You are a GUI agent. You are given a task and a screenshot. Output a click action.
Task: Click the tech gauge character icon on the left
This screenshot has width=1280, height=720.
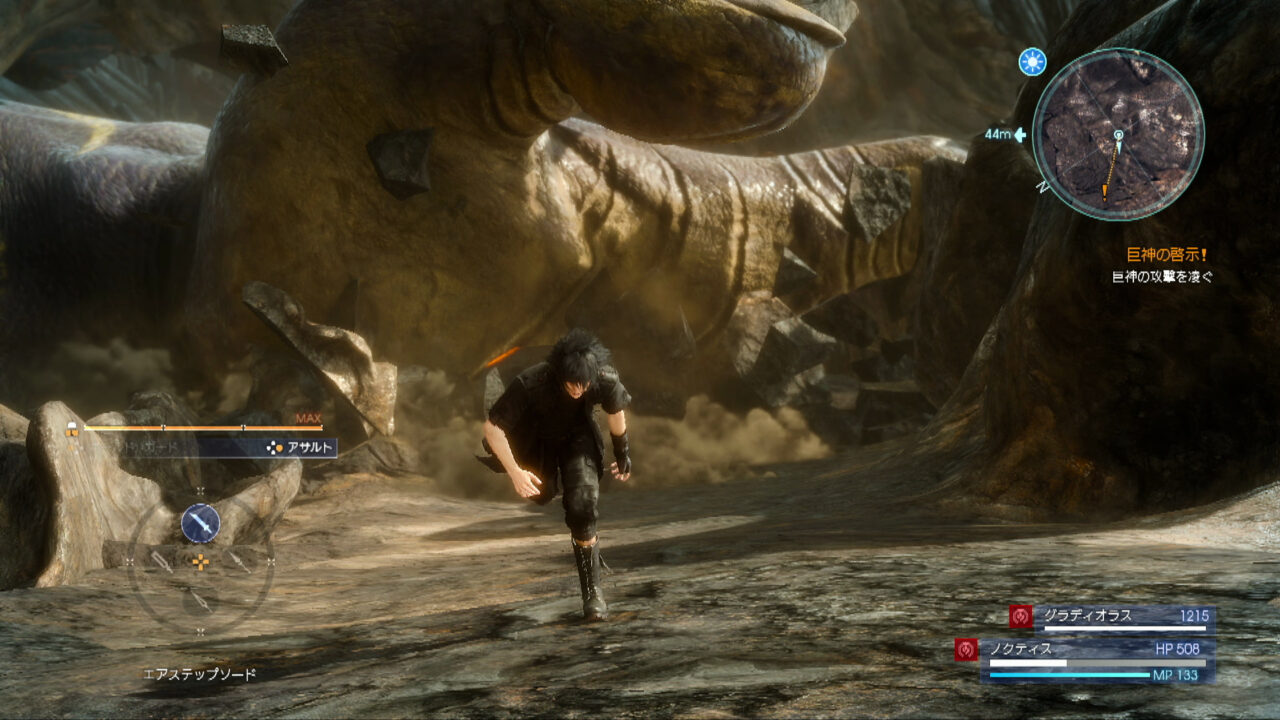click(70, 427)
